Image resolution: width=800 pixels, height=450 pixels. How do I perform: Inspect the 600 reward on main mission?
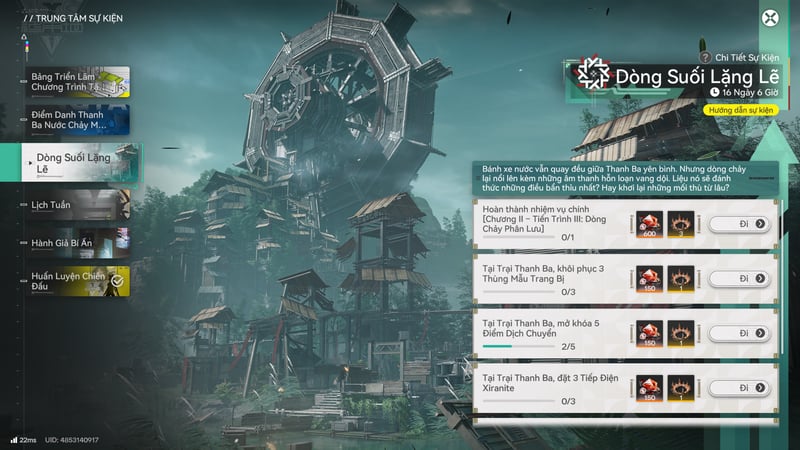point(647,223)
